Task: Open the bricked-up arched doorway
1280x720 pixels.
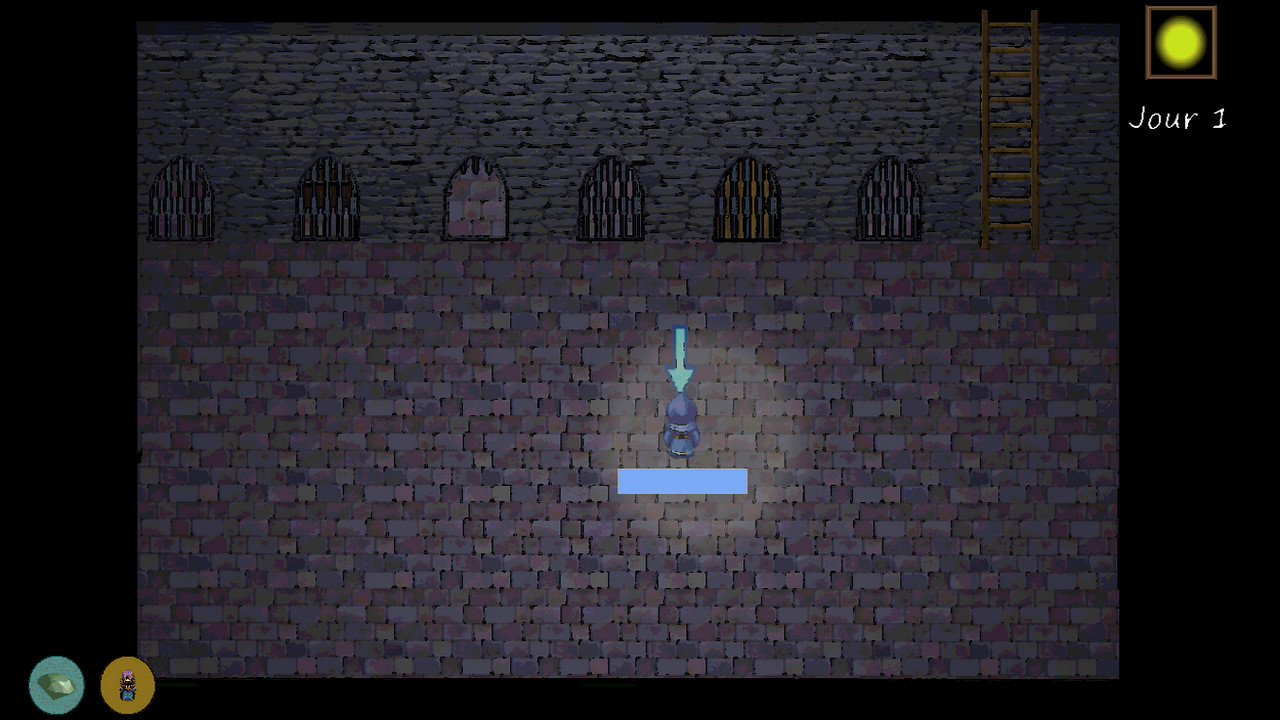Action: coord(474,200)
